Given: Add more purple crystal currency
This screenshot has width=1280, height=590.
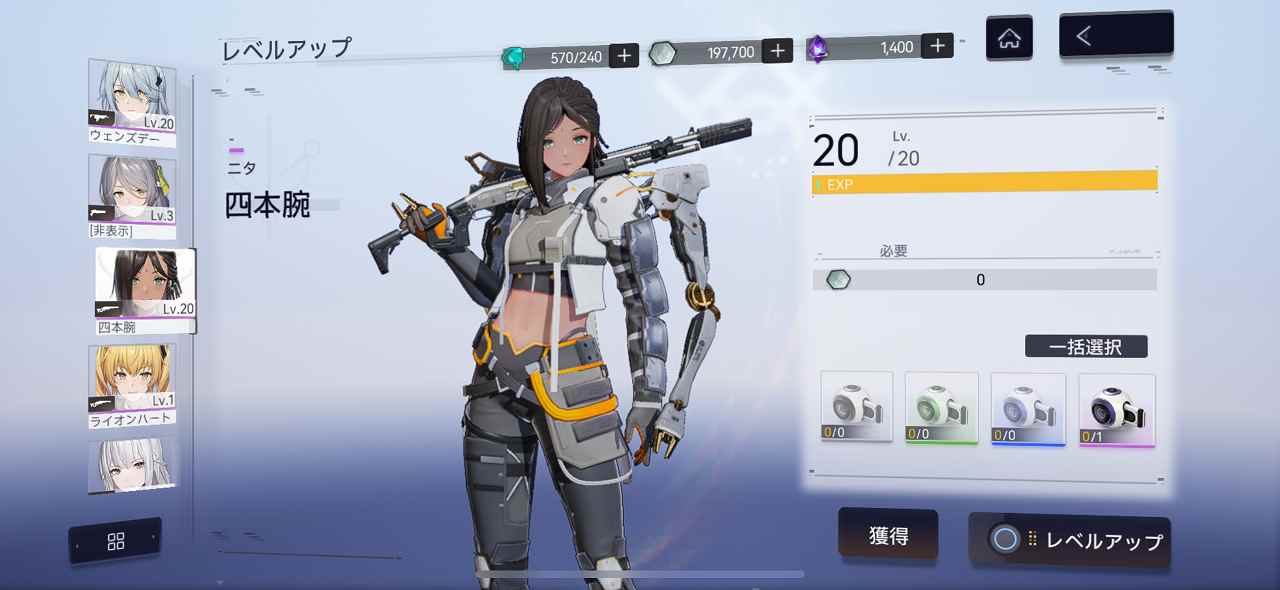Looking at the screenshot, I should click(937, 46).
